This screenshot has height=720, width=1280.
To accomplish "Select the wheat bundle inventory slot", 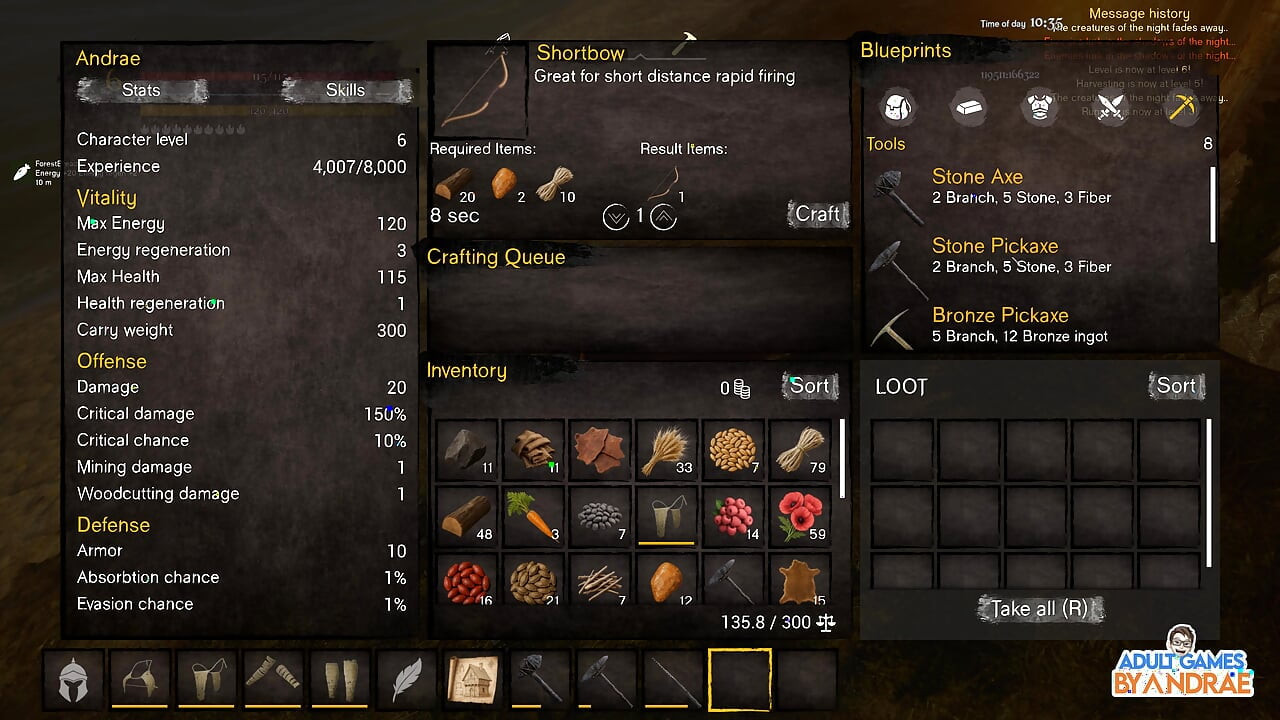I will (x=667, y=451).
